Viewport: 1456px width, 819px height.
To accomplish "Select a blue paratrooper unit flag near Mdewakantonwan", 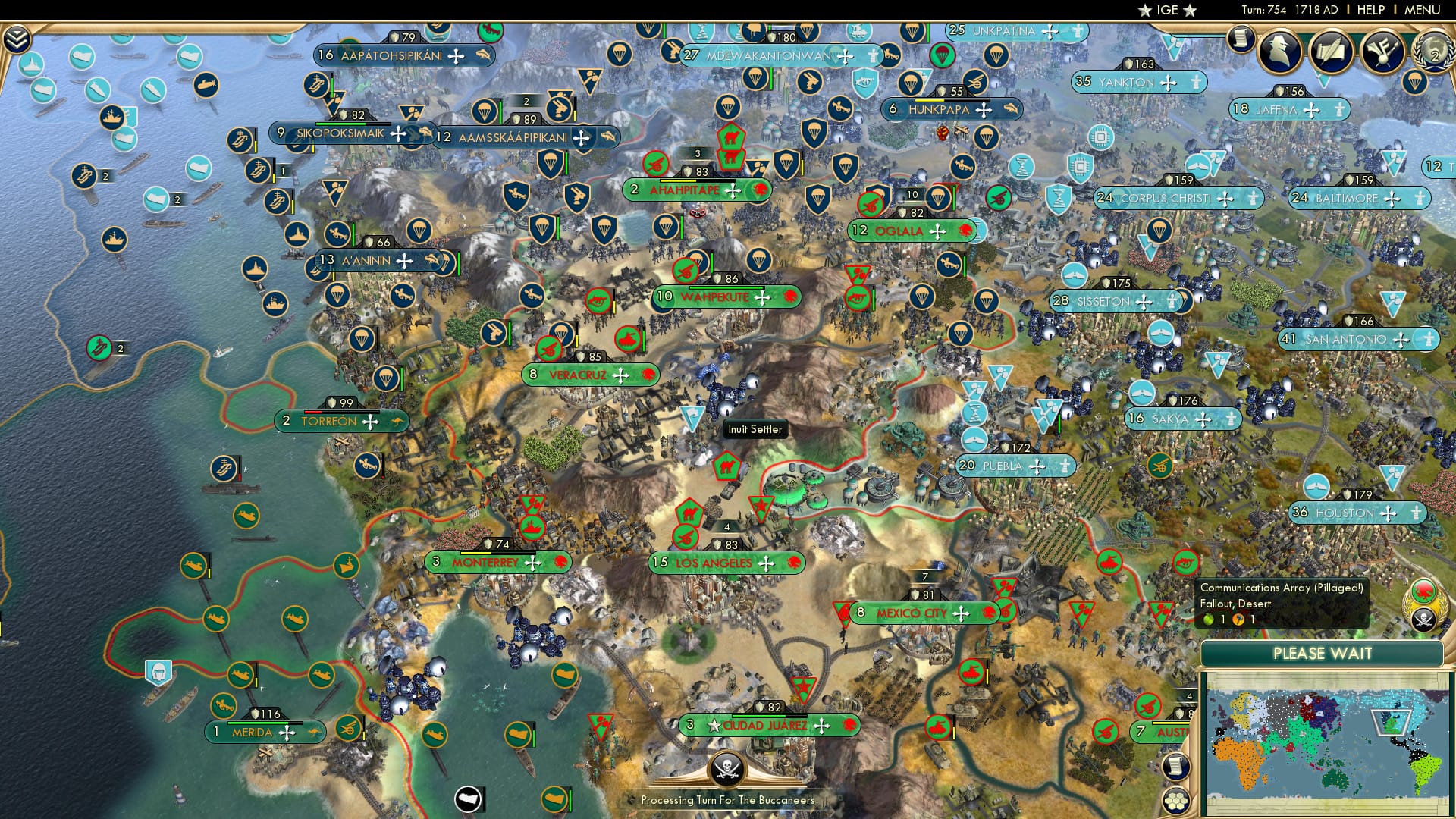I will (755, 80).
